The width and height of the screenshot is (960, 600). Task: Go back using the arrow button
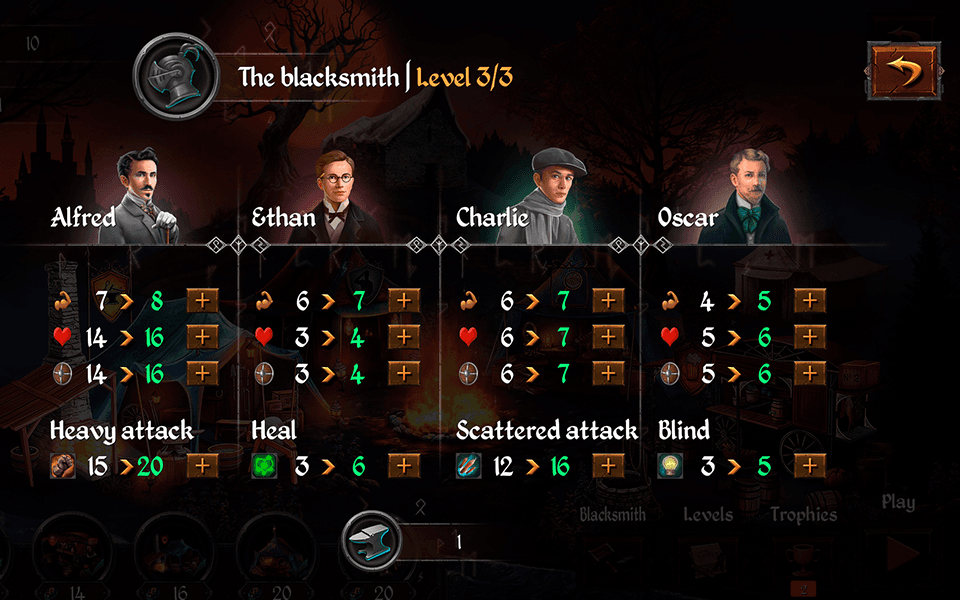pyautogui.click(x=904, y=73)
